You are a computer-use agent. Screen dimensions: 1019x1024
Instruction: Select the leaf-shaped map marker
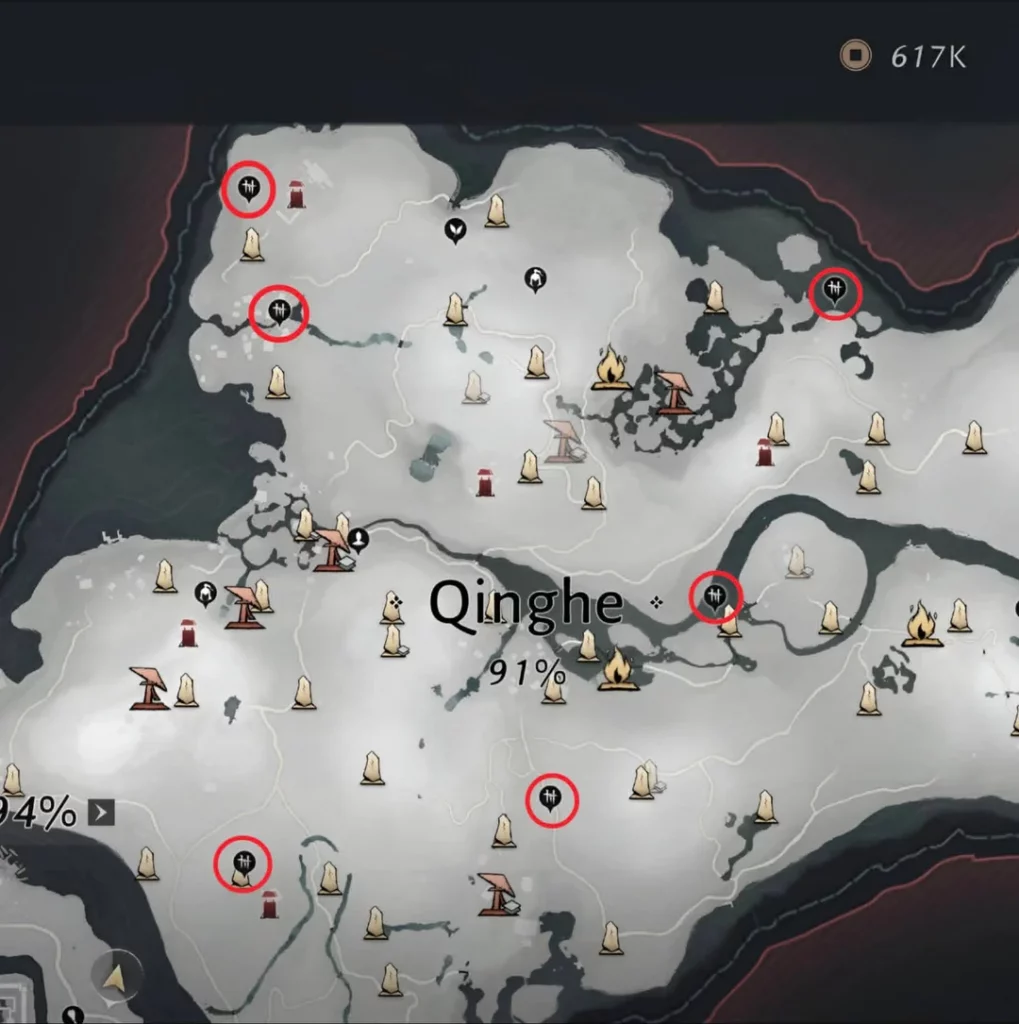click(455, 230)
